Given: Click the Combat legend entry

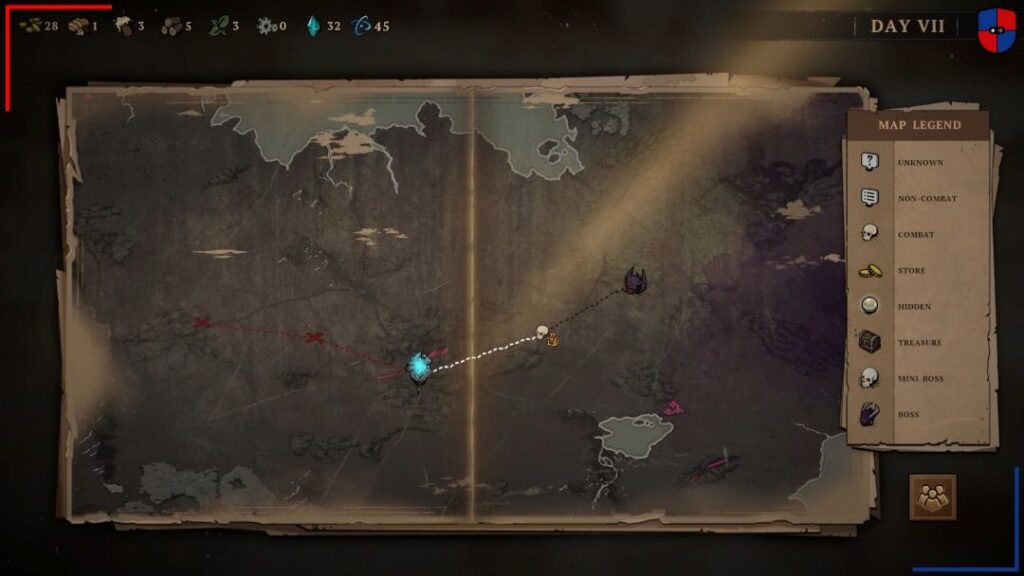Looking at the screenshot, I should (901, 234).
